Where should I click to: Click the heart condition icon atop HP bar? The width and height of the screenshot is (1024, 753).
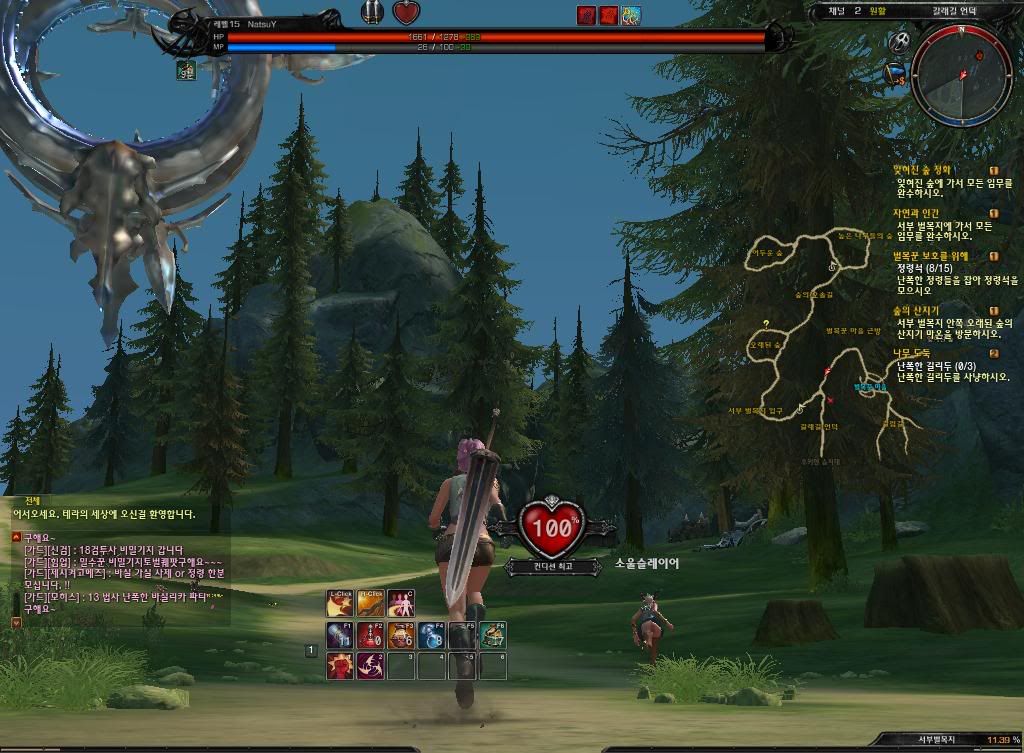[406, 13]
